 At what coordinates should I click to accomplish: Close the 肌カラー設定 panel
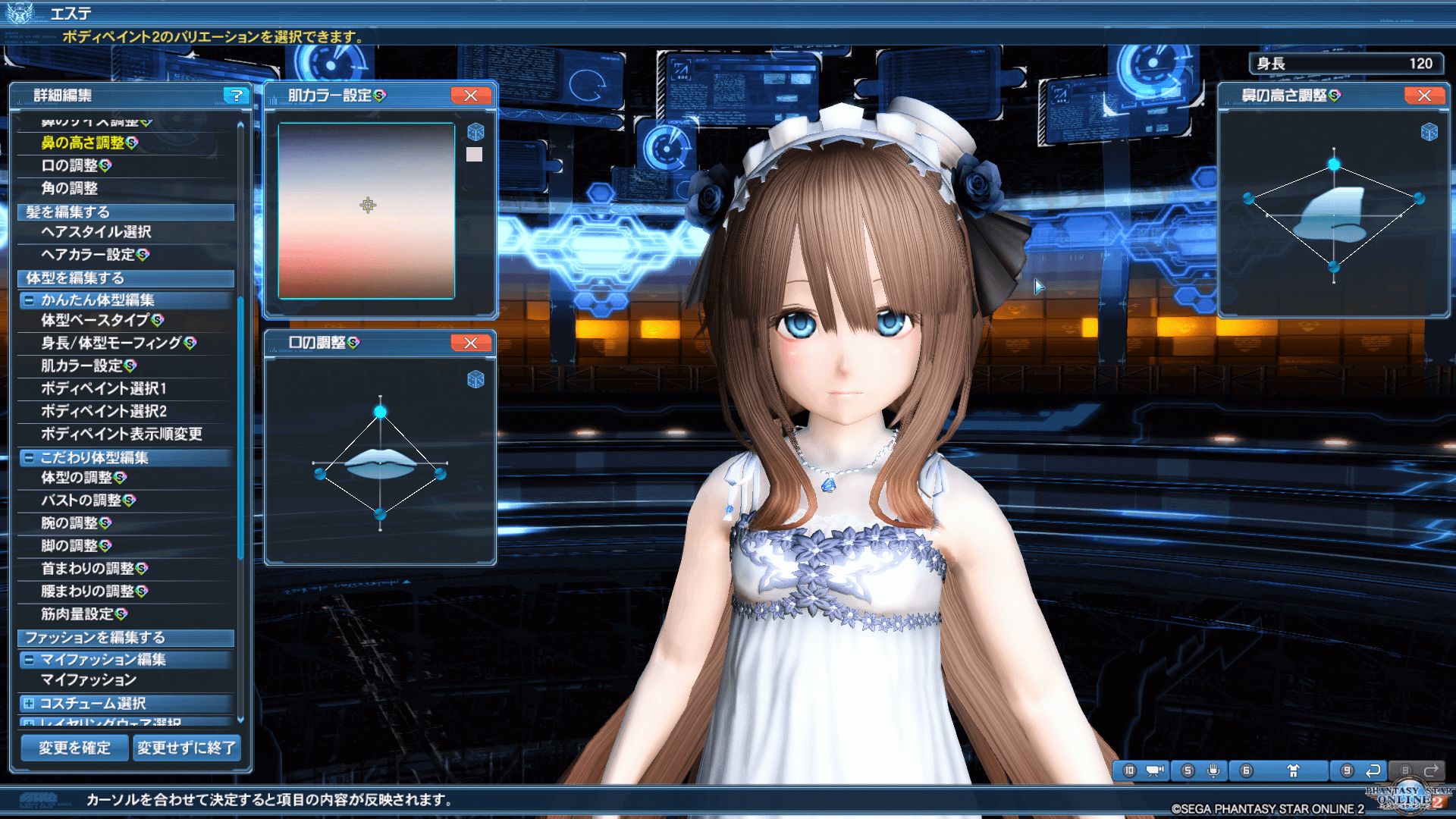click(x=471, y=96)
